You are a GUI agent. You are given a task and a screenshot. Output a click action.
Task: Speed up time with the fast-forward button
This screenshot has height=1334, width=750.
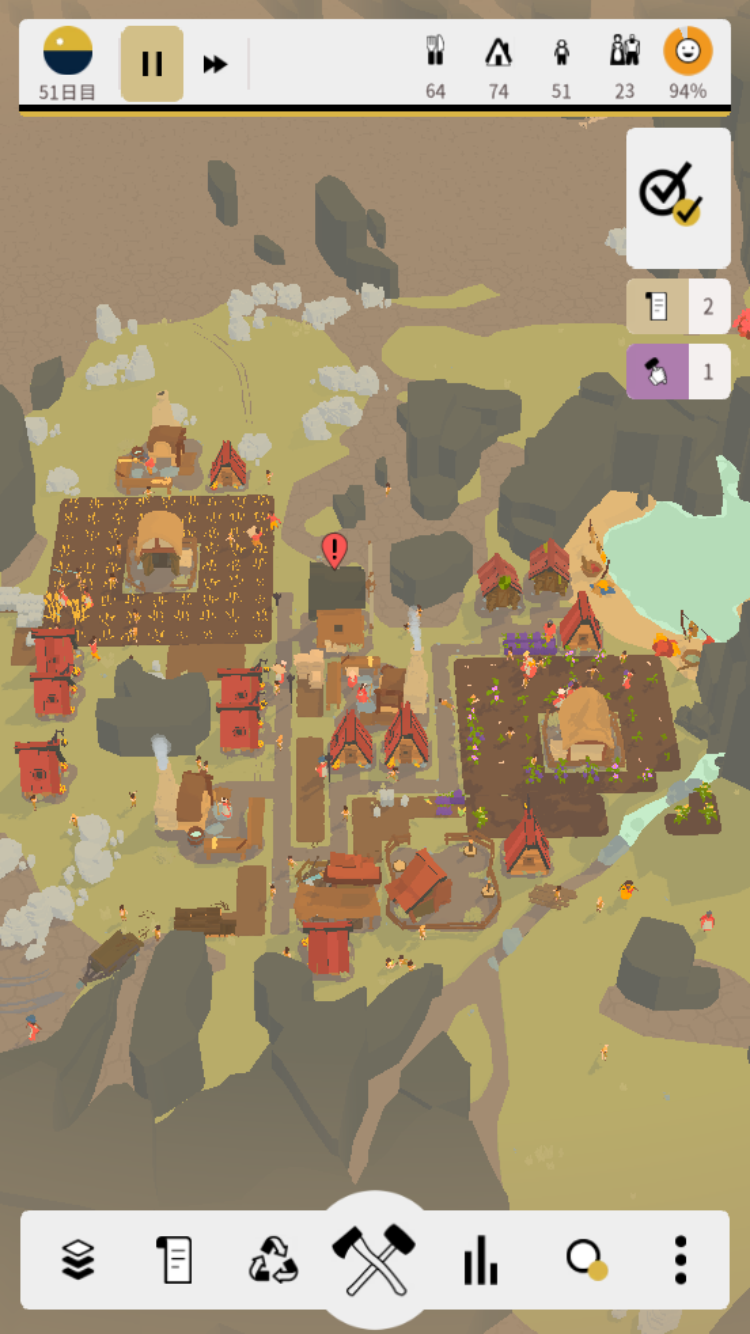(x=215, y=64)
